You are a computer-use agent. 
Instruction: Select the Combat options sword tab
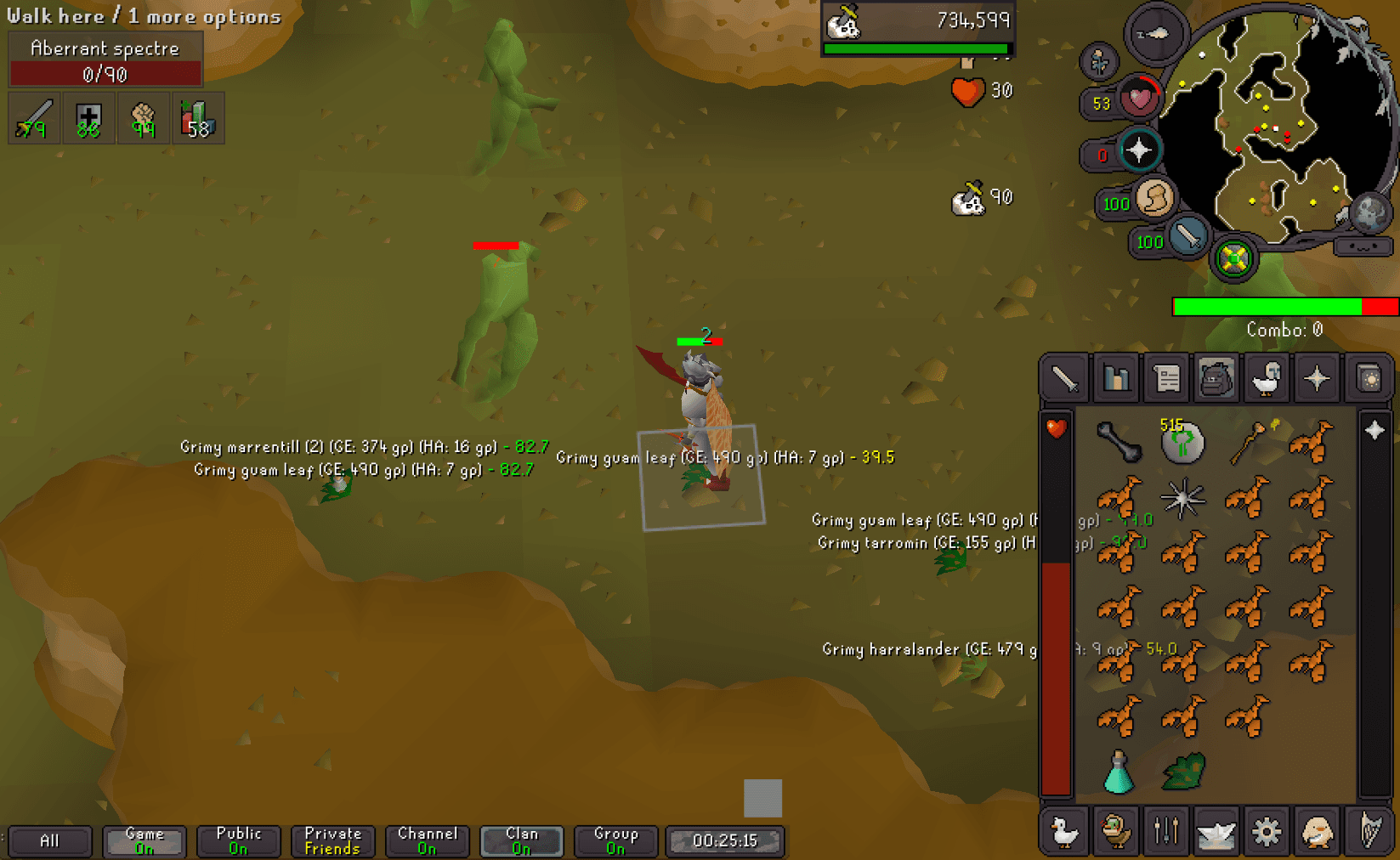(1063, 378)
